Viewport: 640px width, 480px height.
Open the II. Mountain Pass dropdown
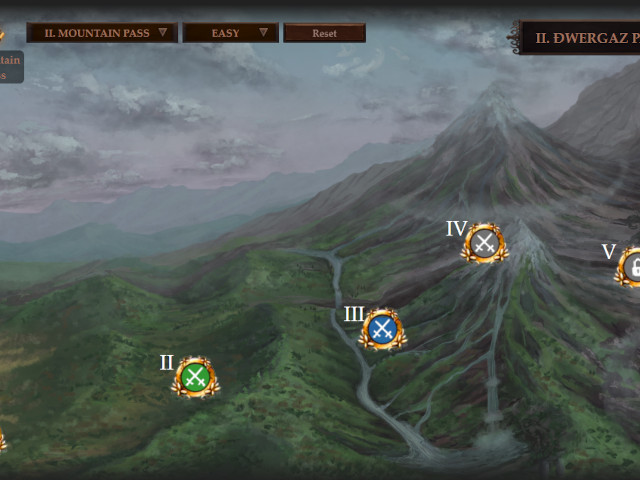click(x=102, y=33)
